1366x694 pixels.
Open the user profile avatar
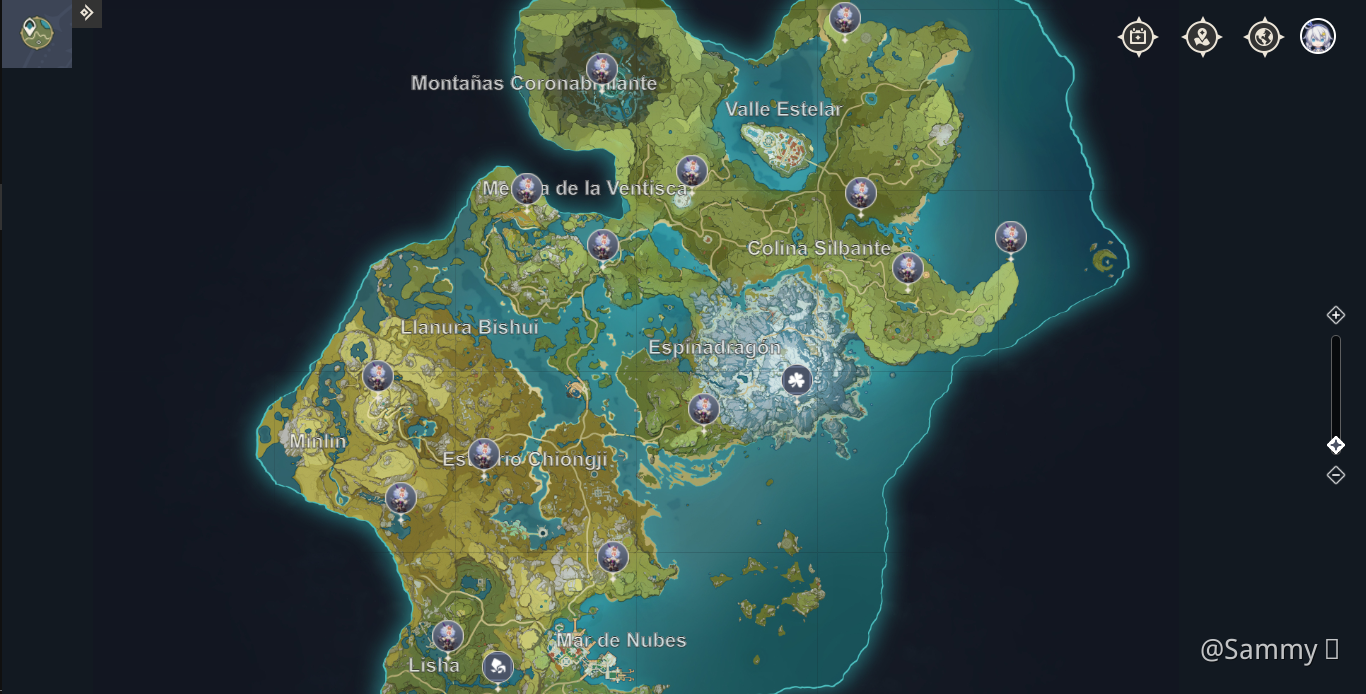pyautogui.click(x=1318, y=37)
